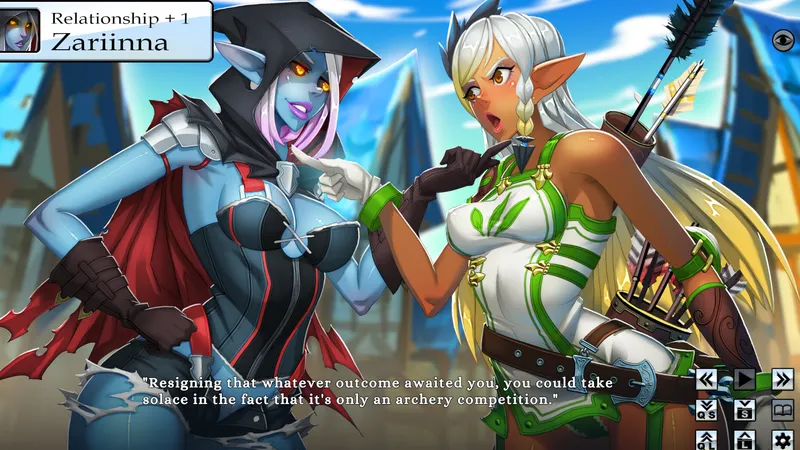The height and width of the screenshot is (450, 800).
Task: Quick save using the QS button
Action: [707, 409]
